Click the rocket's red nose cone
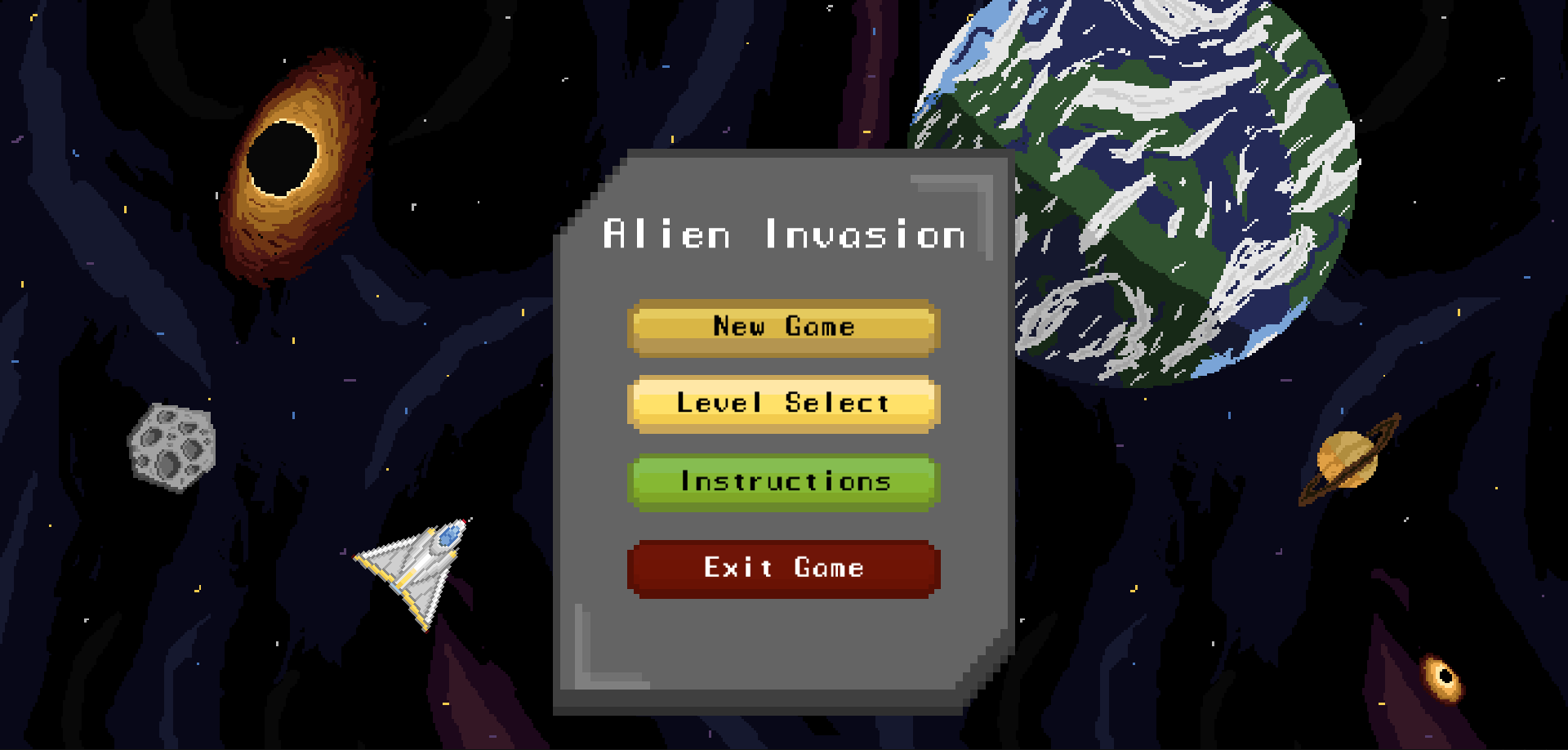 463,520
